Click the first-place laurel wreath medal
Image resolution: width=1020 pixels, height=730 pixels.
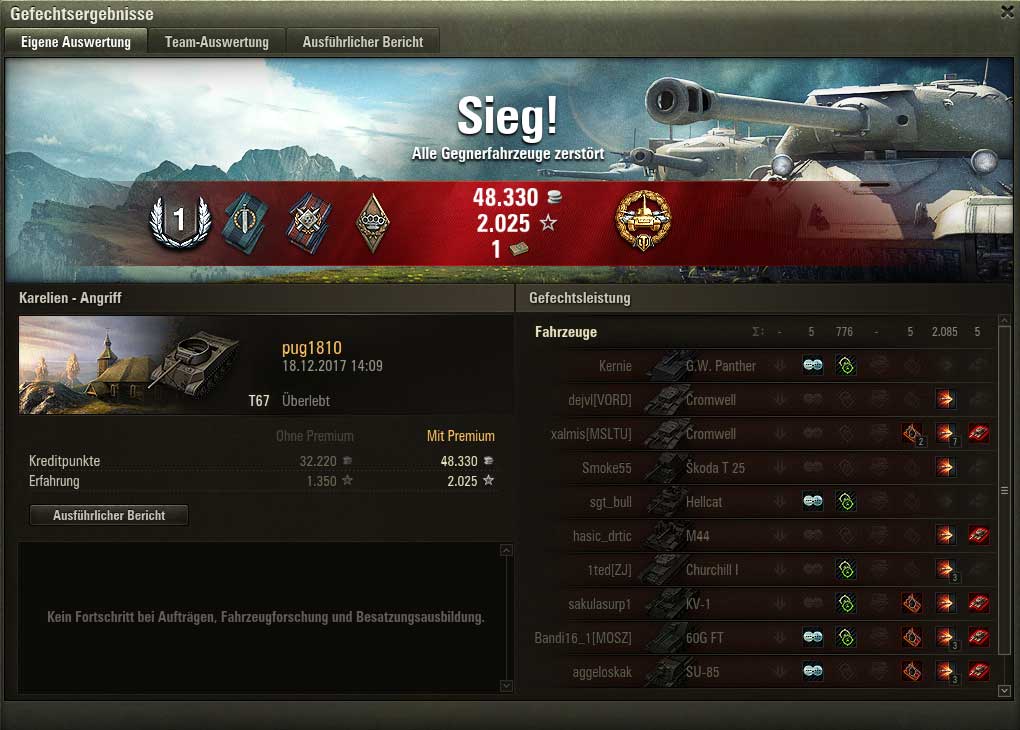pyautogui.click(x=179, y=221)
